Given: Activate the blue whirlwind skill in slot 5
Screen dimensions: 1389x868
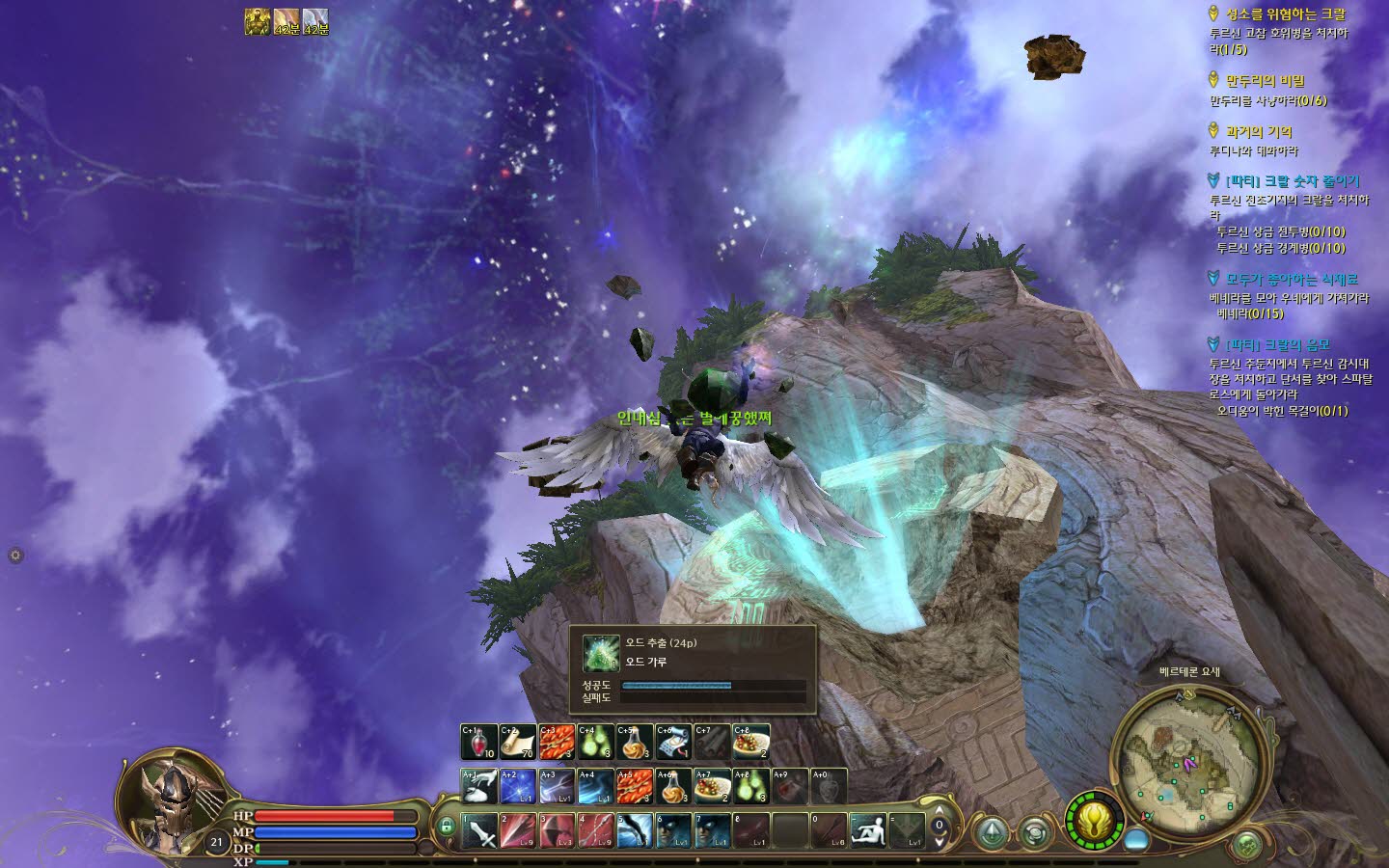Looking at the screenshot, I should click(x=635, y=830).
